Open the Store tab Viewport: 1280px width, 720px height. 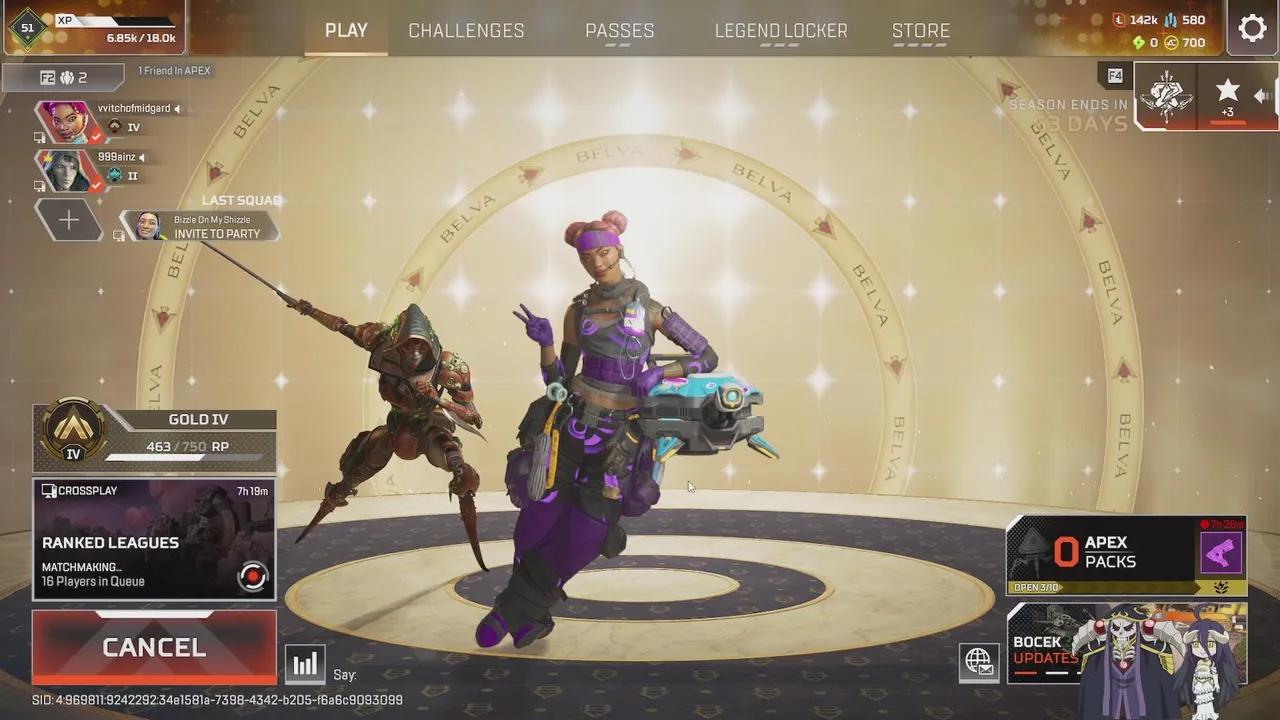click(x=921, y=31)
